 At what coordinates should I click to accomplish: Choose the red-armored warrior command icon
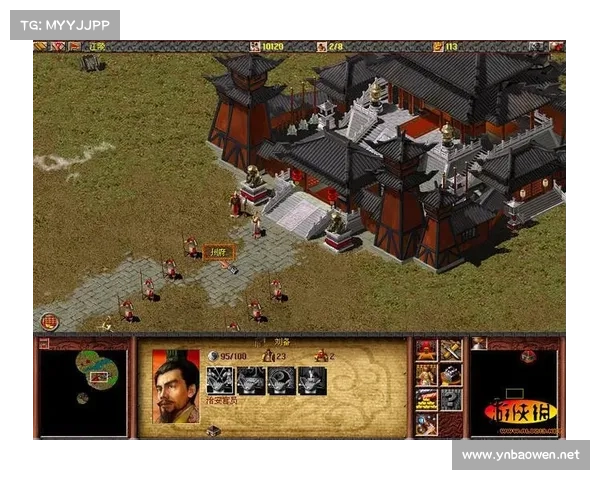pos(427,351)
